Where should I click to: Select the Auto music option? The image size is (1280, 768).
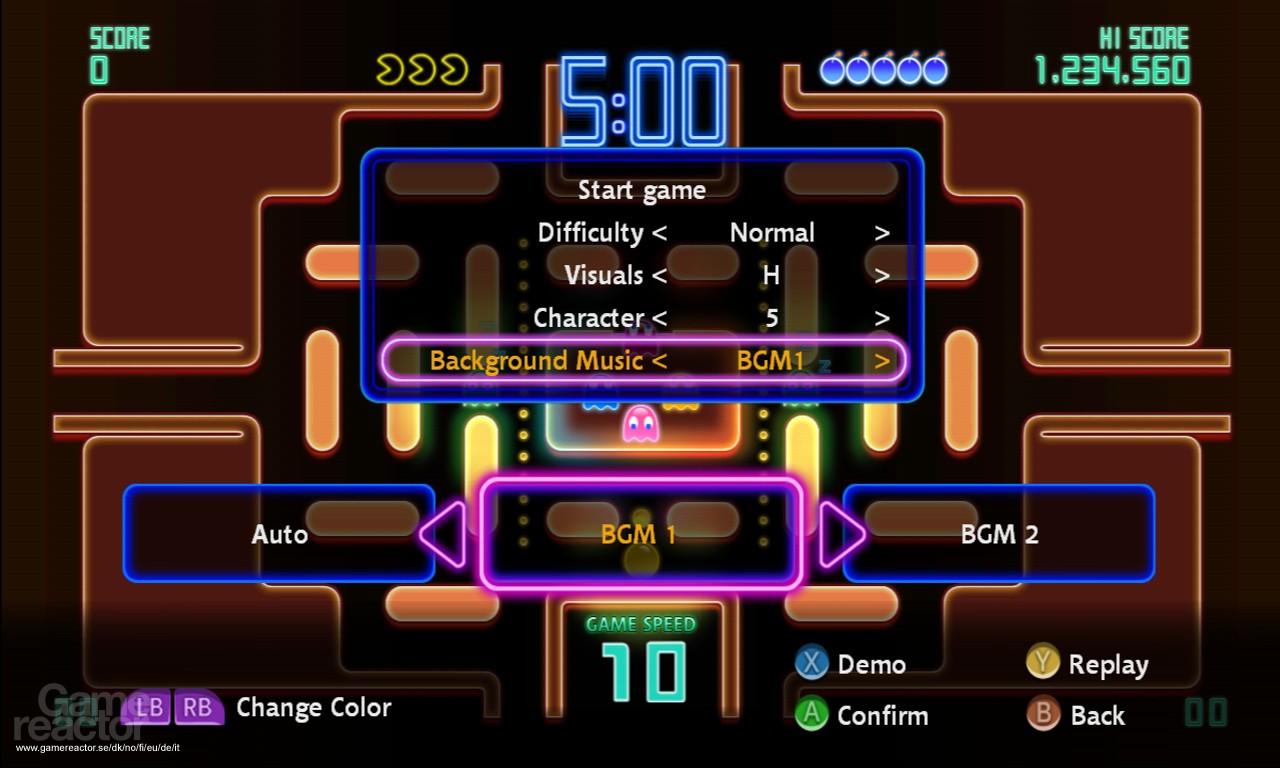coord(279,534)
